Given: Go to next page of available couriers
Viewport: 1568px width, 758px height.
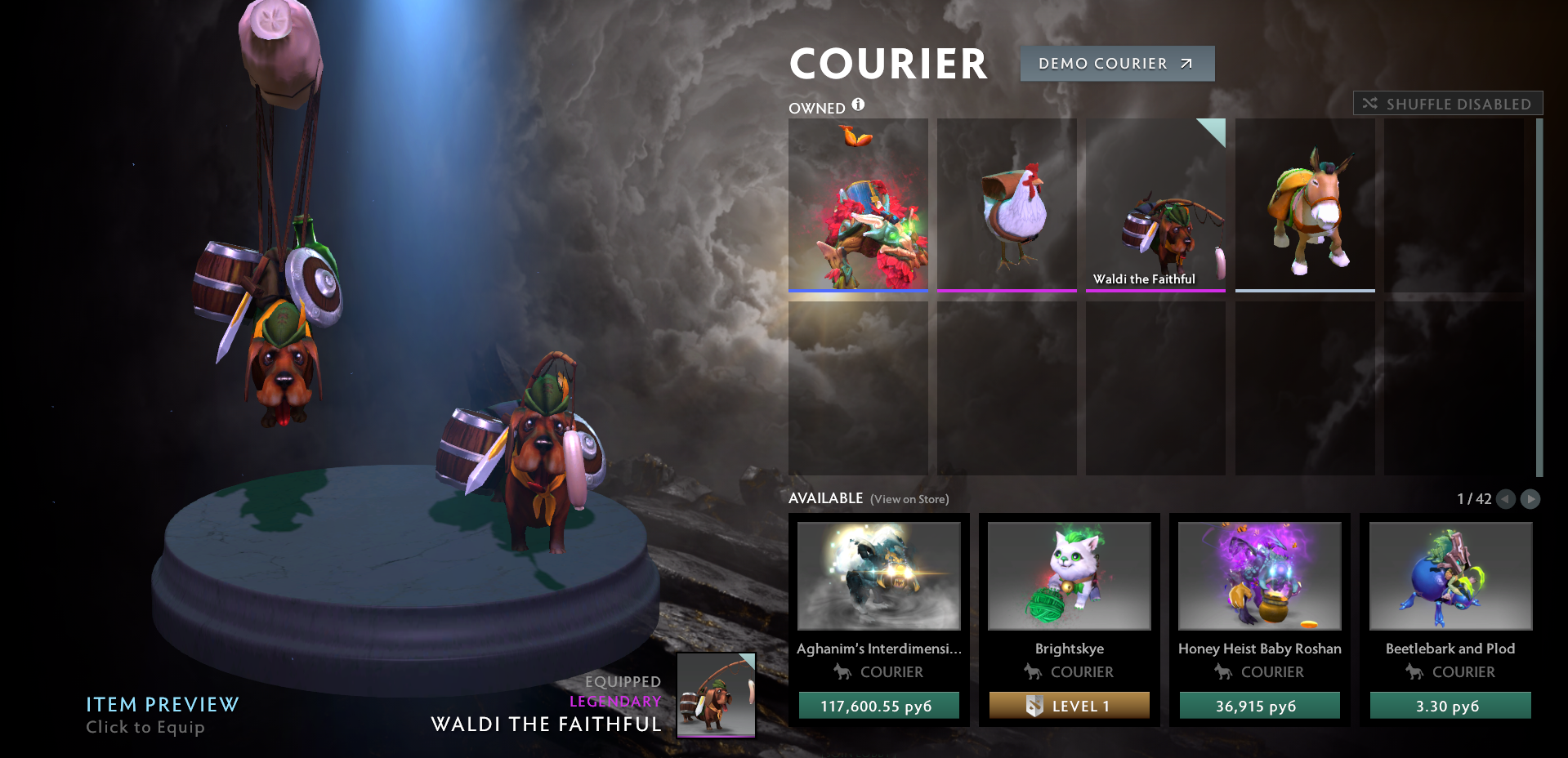Looking at the screenshot, I should (1531, 499).
